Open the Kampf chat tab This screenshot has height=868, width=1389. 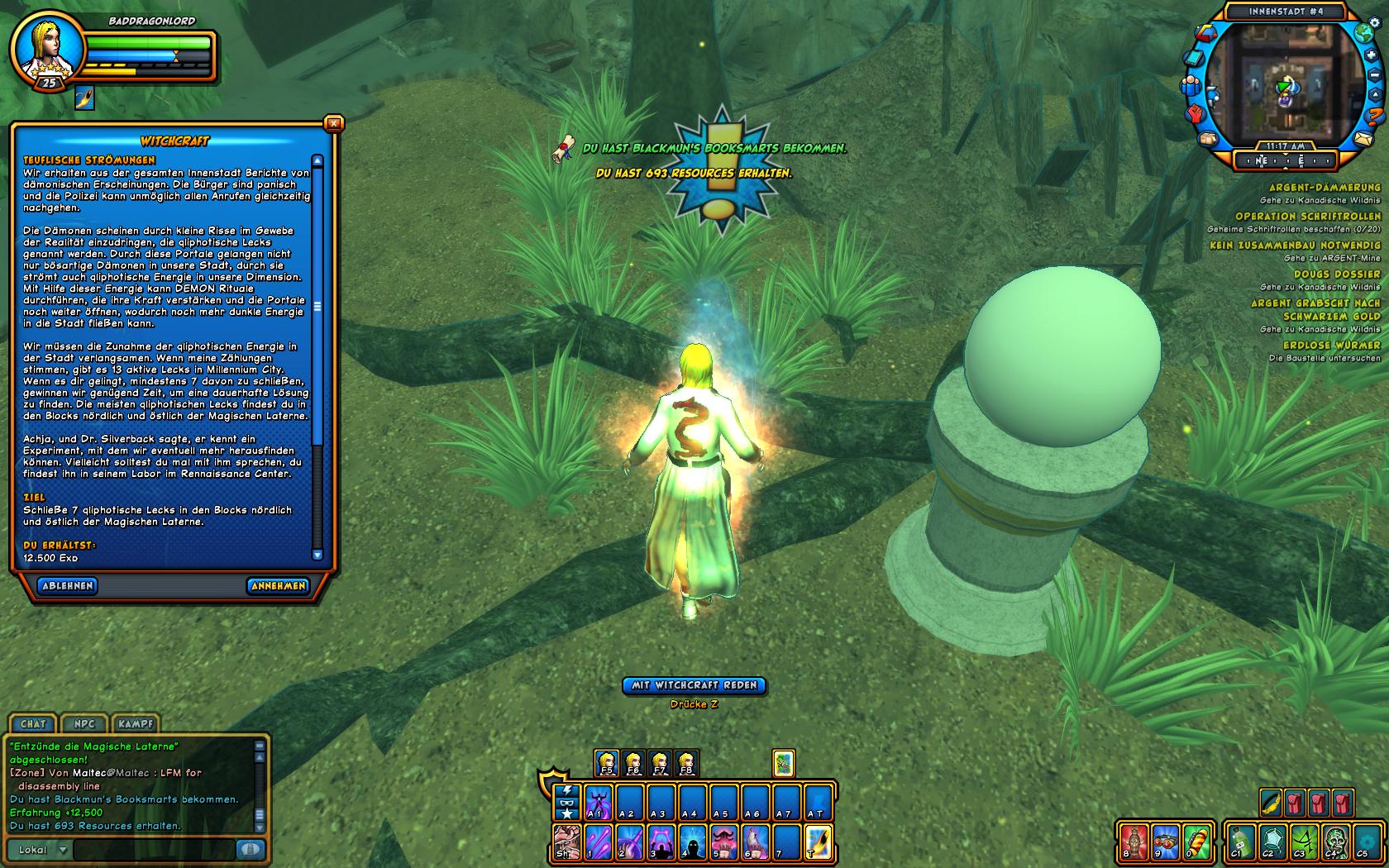(136, 724)
